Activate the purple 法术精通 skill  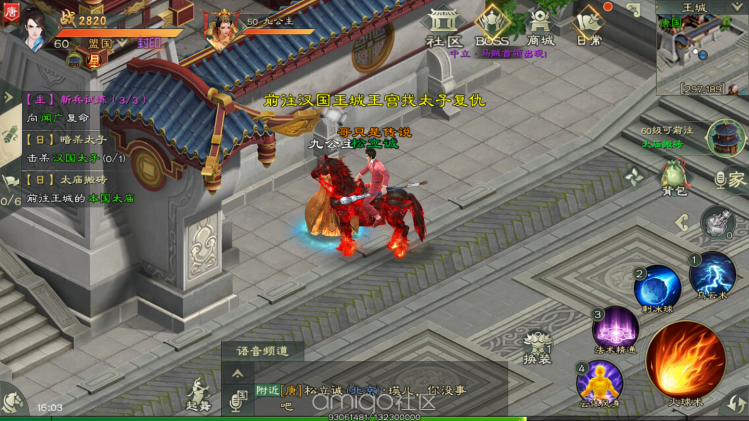point(616,331)
